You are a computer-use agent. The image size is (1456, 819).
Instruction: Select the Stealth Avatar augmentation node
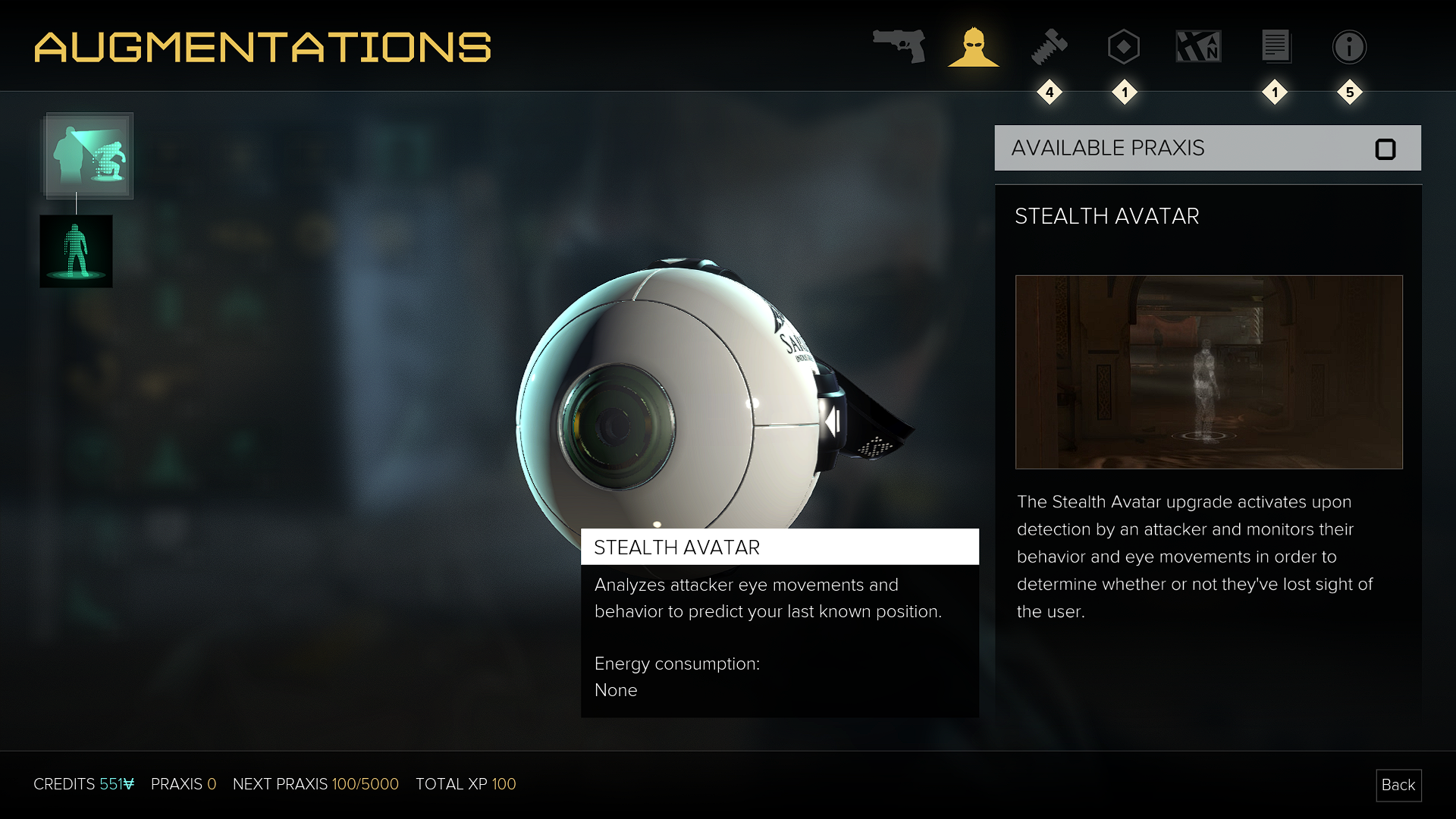click(89, 155)
